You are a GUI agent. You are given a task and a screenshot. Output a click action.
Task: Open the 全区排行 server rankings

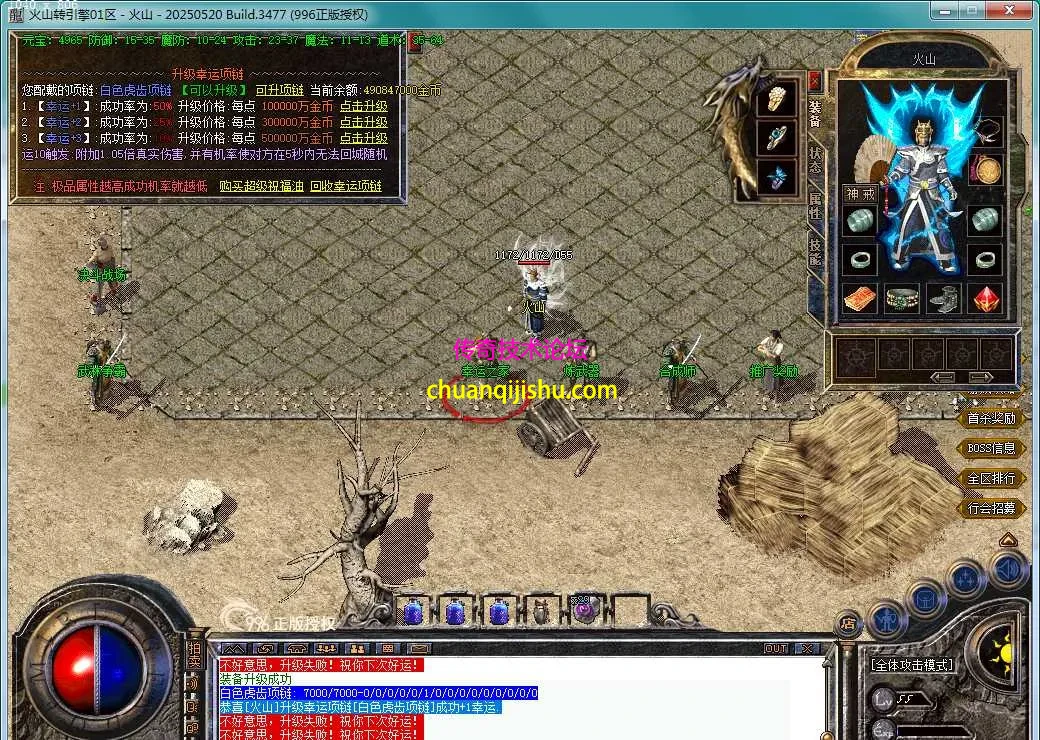991,478
